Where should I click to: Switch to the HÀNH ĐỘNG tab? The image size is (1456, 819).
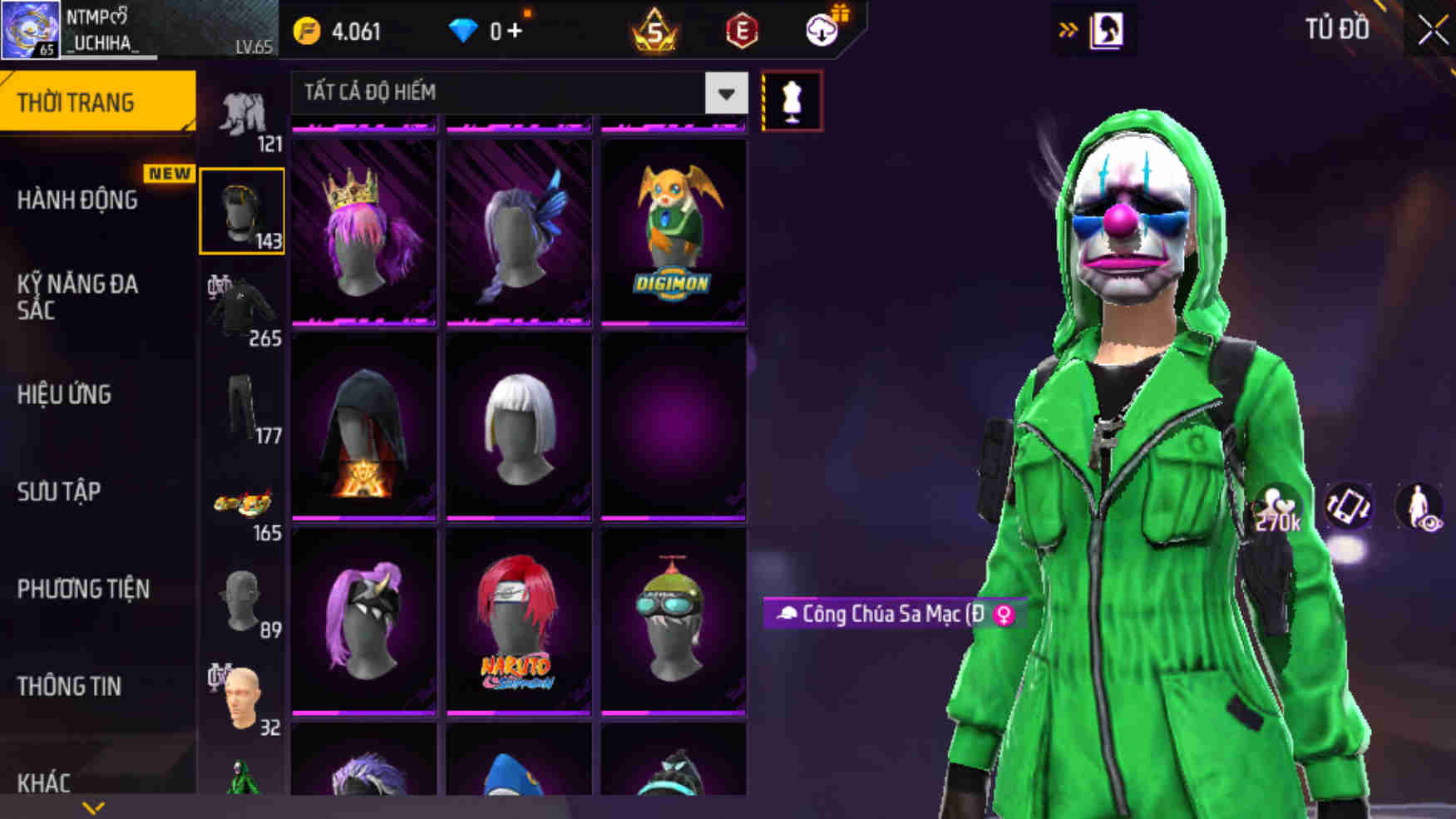pyautogui.click(x=80, y=200)
